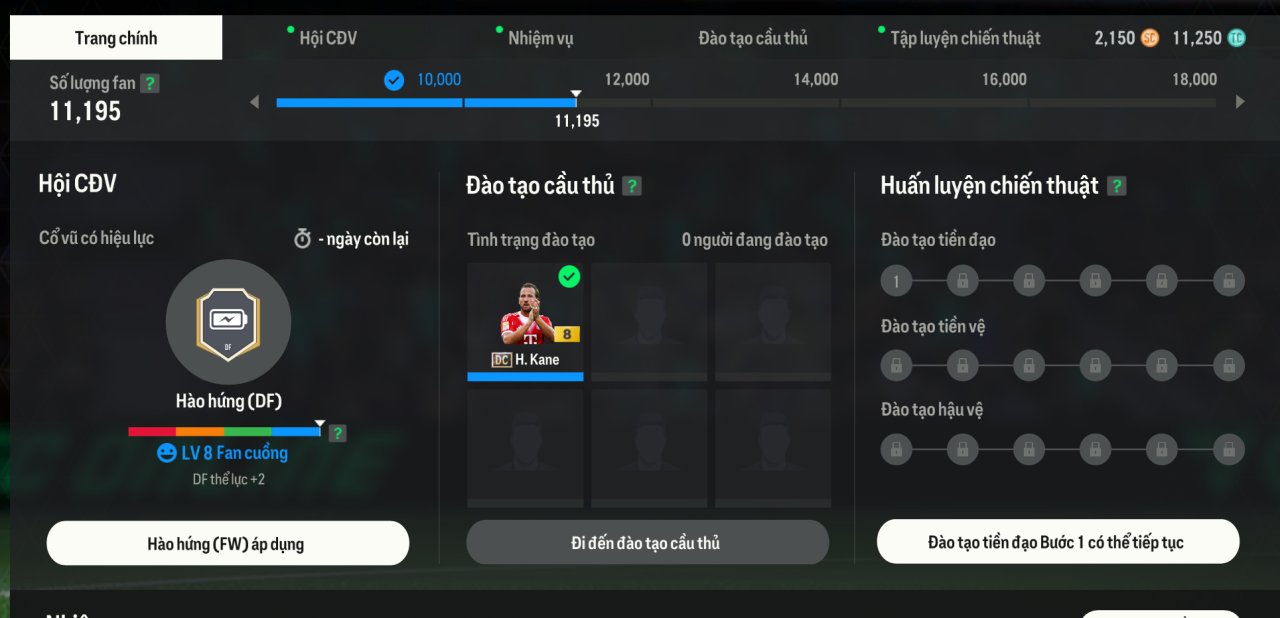The image size is (1280, 618).
Task: Click the right arrow of fan milestones
Action: tap(1241, 101)
